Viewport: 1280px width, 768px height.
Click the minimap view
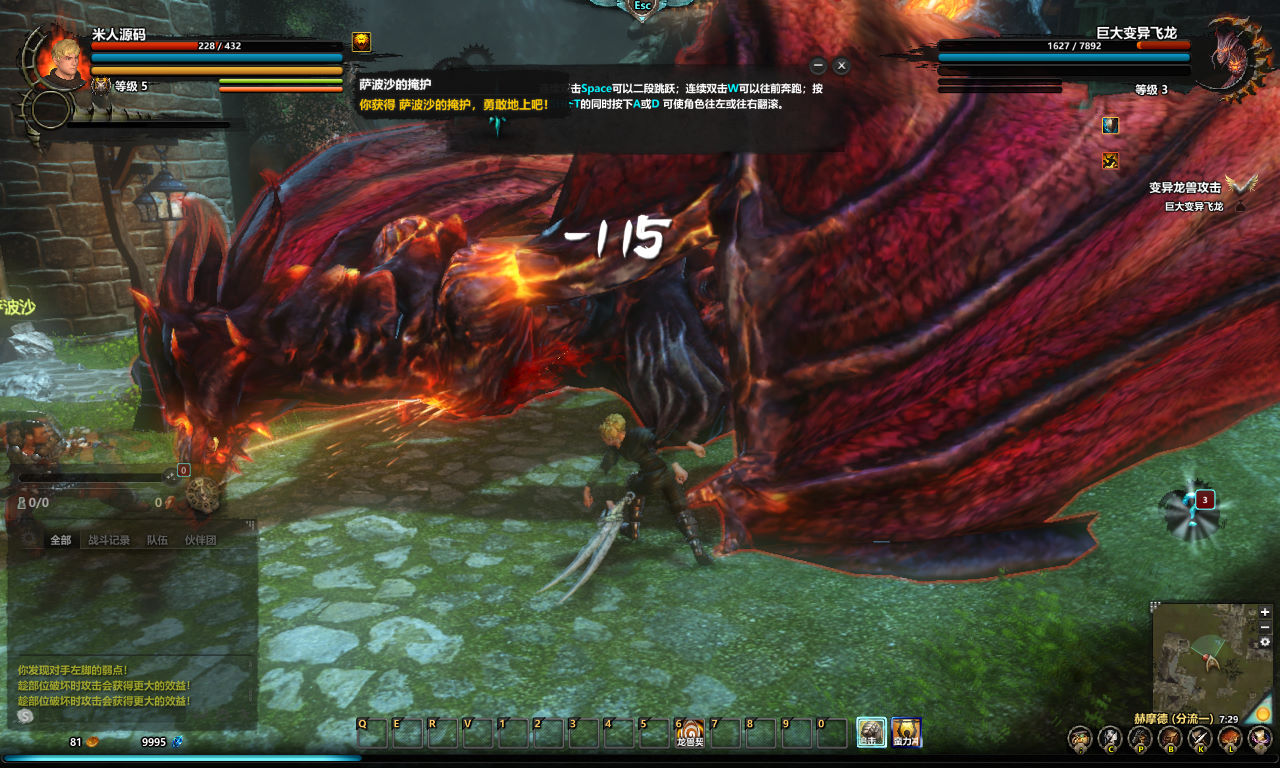coord(1200,658)
